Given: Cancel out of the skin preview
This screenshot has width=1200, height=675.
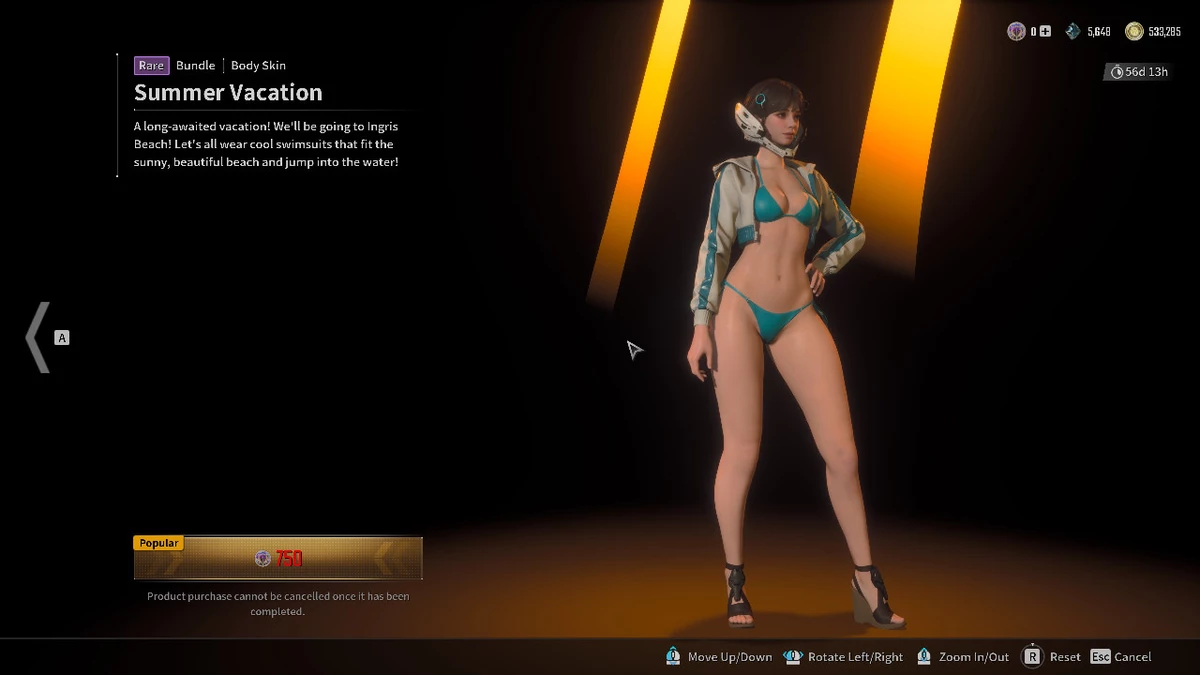Looking at the screenshot, I should click(1121, 657).
